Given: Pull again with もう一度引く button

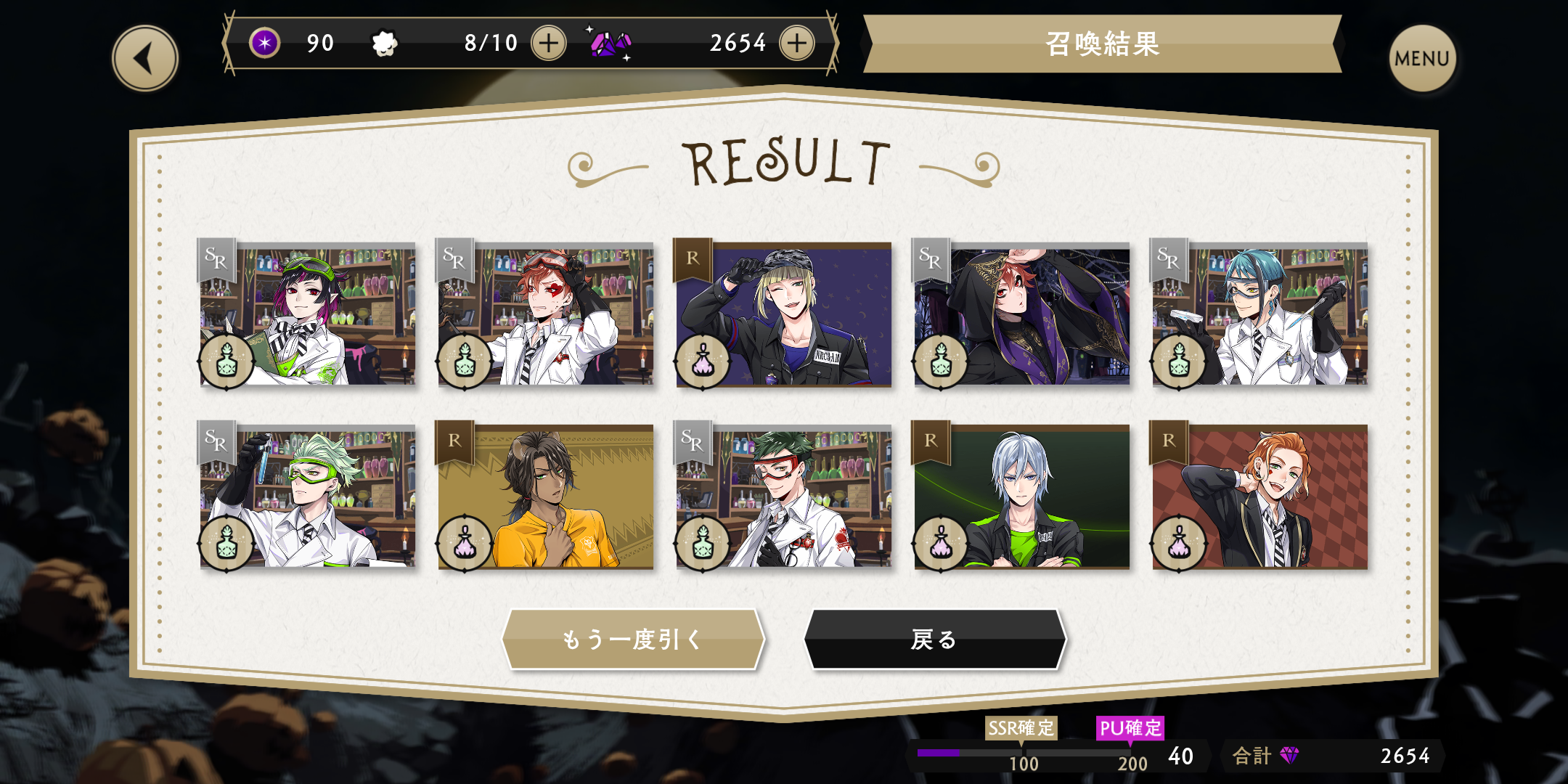Looking at the screenshot, I should point(633,640).
